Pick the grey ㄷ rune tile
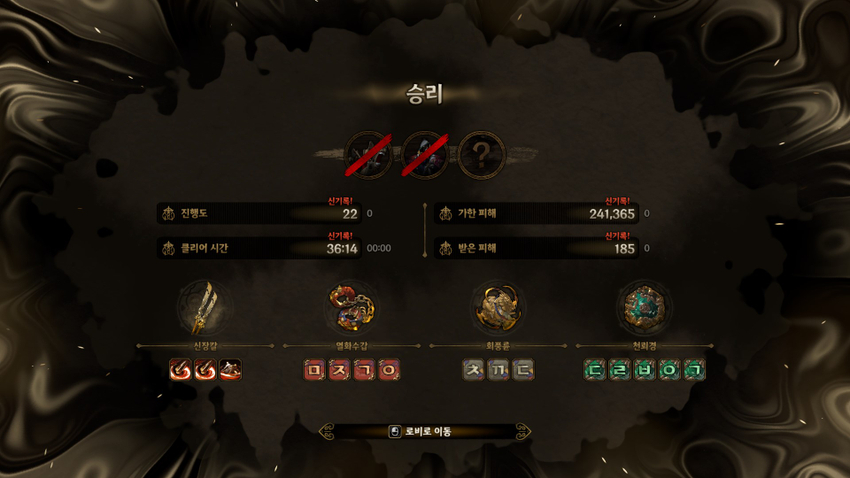850x478 pixels. tap(523, 370)
